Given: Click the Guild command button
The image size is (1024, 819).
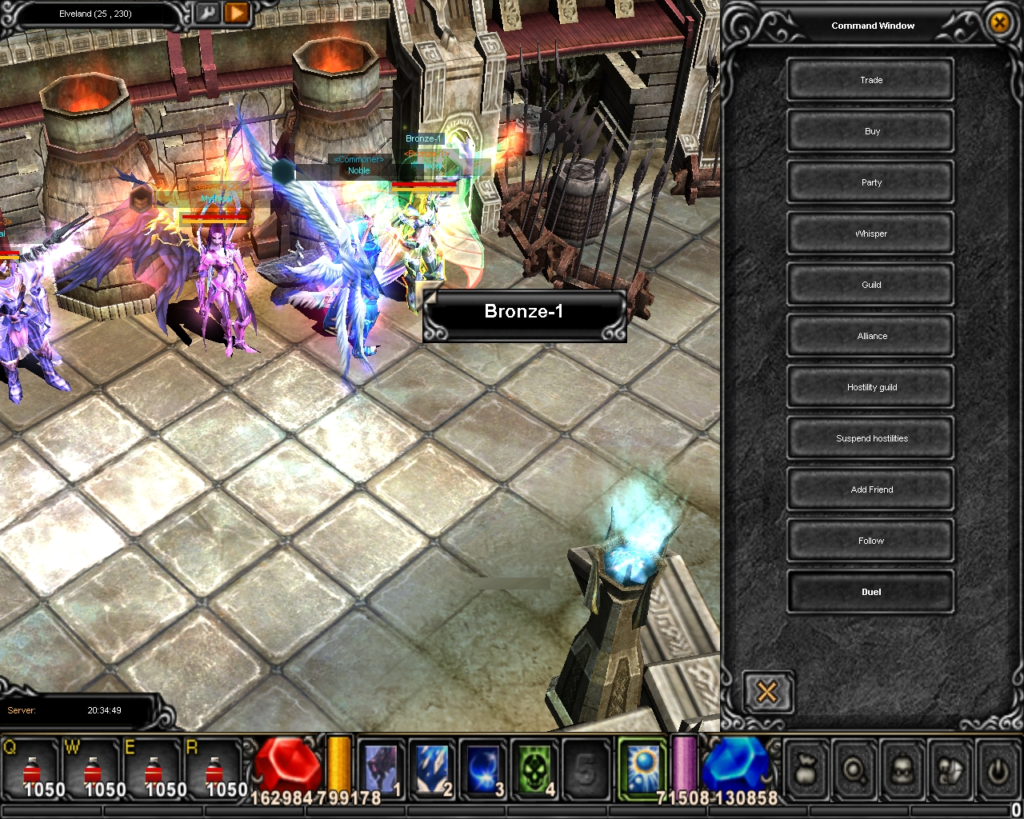Looking at the screenshot, I should coord(870,285).
